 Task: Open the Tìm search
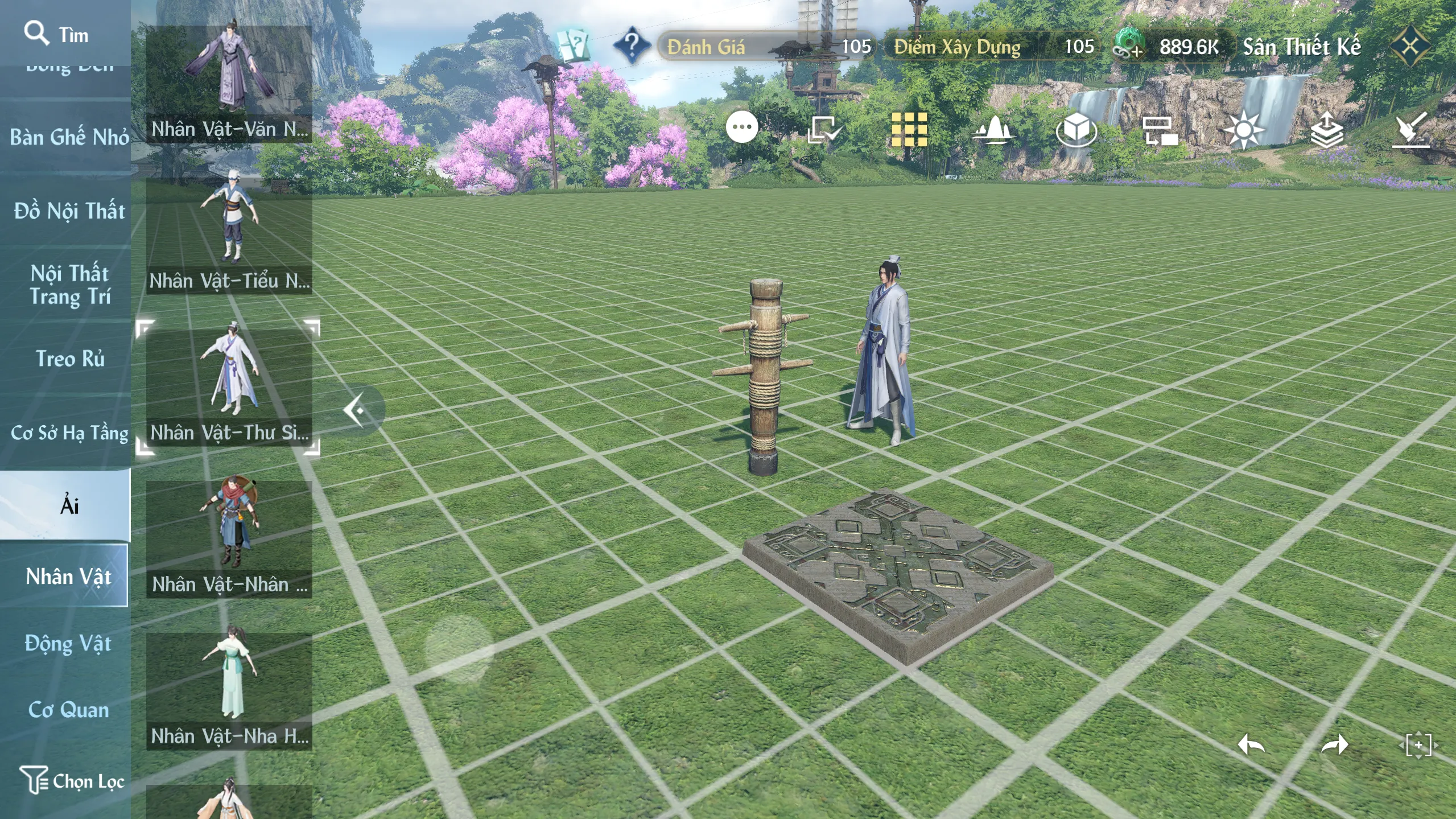tap(56, 34)
